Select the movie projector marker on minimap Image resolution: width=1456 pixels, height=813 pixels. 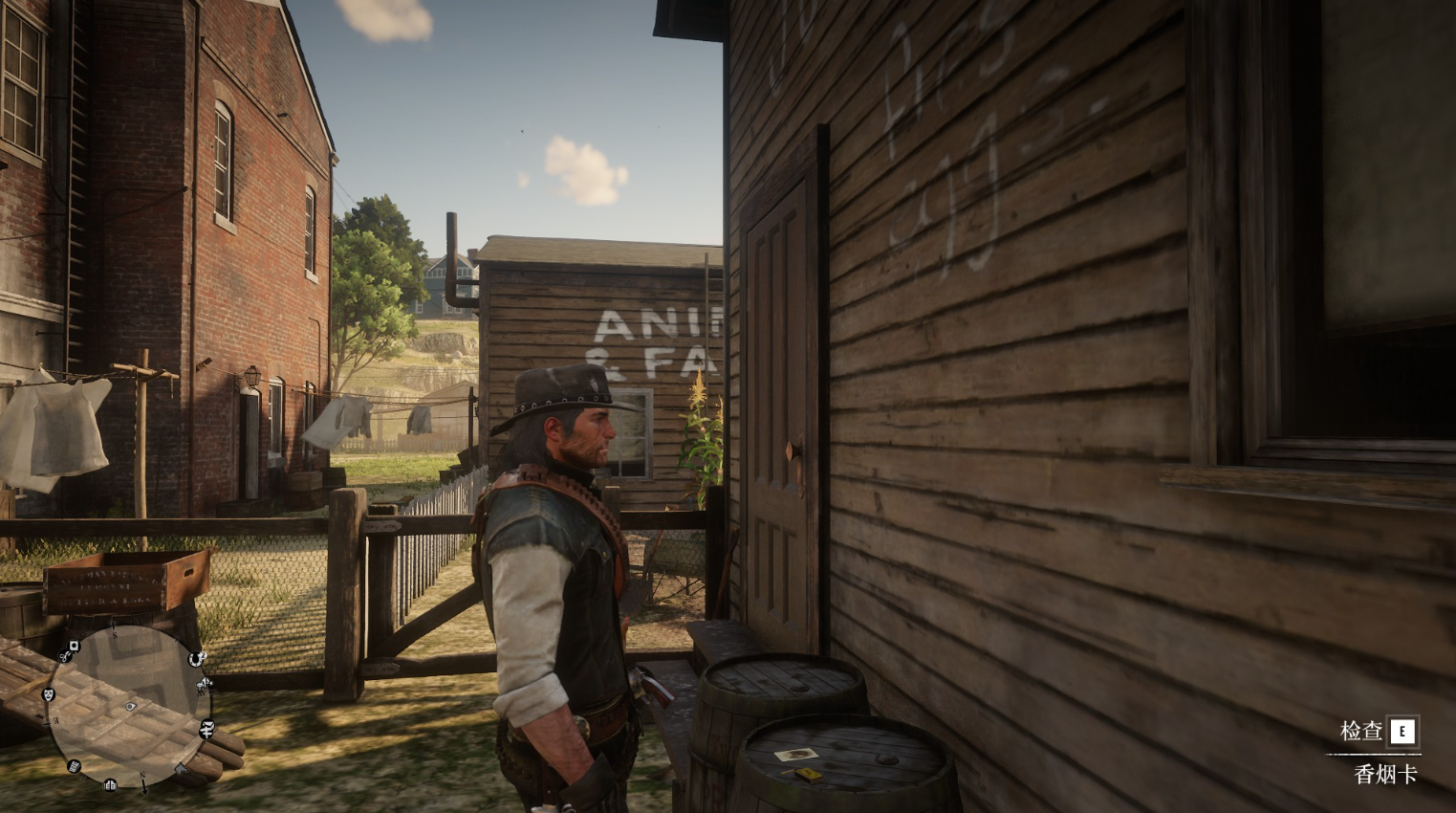coord(204,685)
